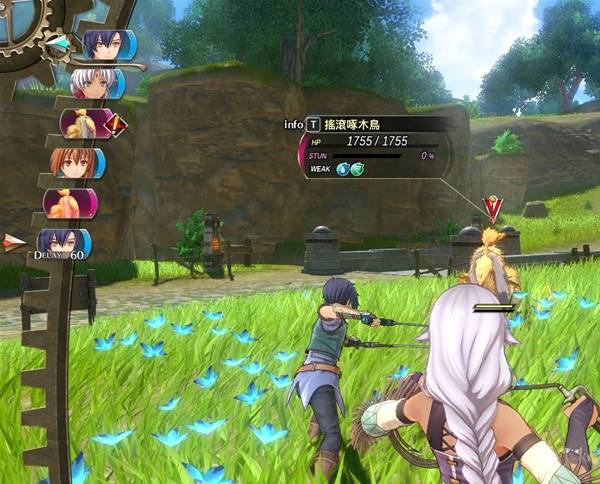
Task: Select the white-haired character's turn order portrait
Action: 92,83
